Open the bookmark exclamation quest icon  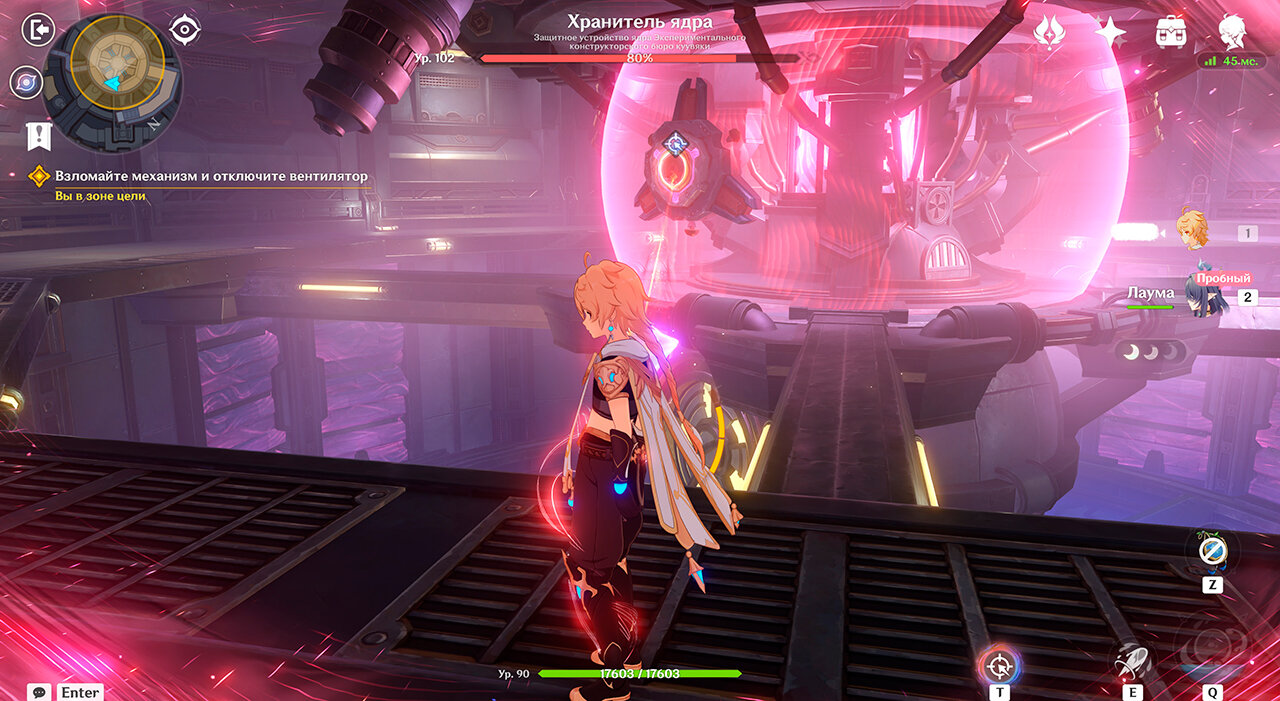pos(39,136)
